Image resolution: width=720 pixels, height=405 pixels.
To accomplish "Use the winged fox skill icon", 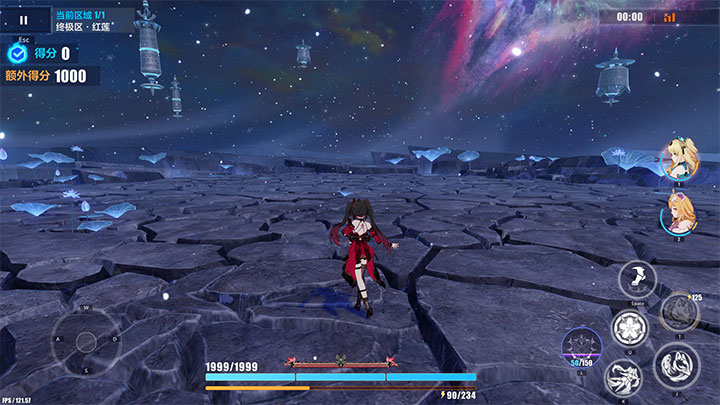I will (x=625, y=378).
